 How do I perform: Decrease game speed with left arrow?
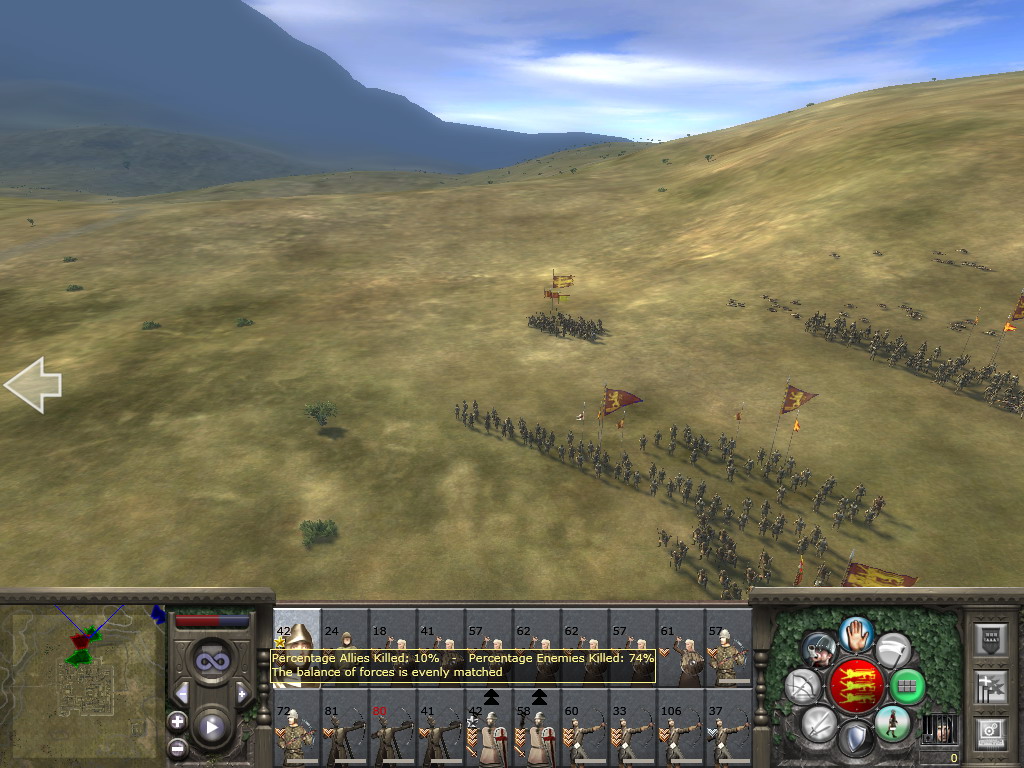pyautogui.click(x=181, y=692)
